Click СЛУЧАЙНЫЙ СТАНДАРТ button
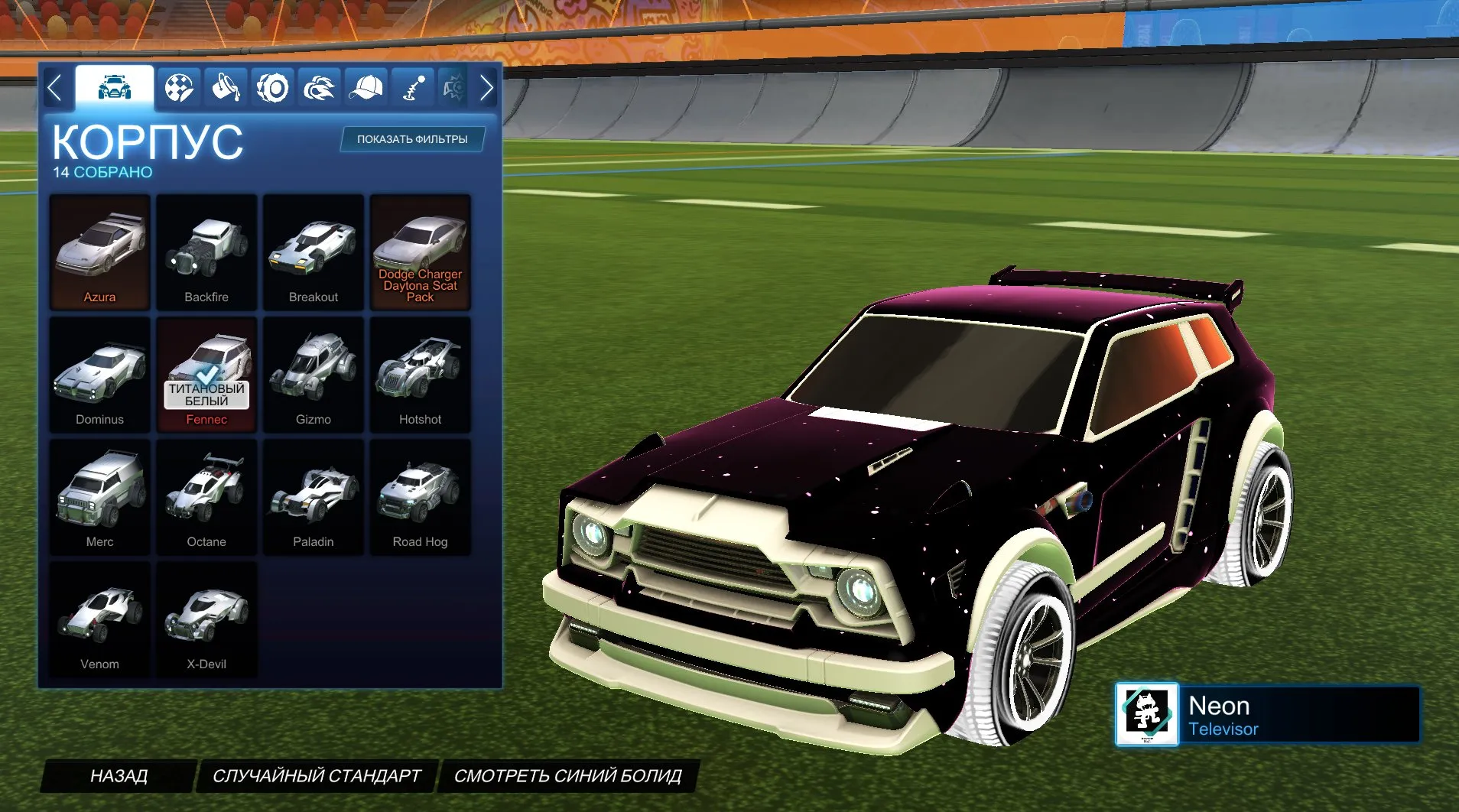 click(x=318, y=775)
